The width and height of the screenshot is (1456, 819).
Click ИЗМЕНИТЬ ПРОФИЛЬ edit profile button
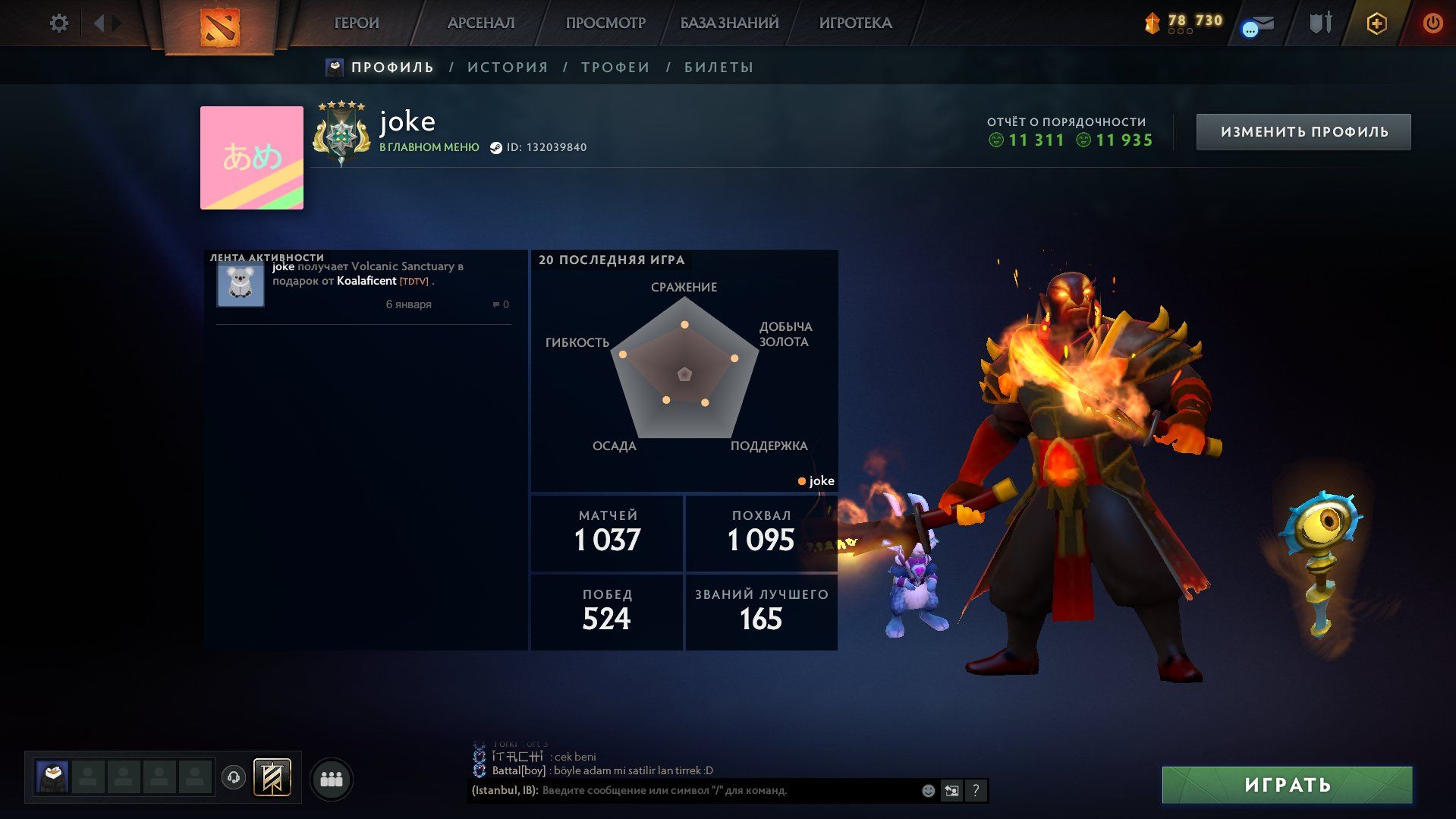click(1303, 132)
